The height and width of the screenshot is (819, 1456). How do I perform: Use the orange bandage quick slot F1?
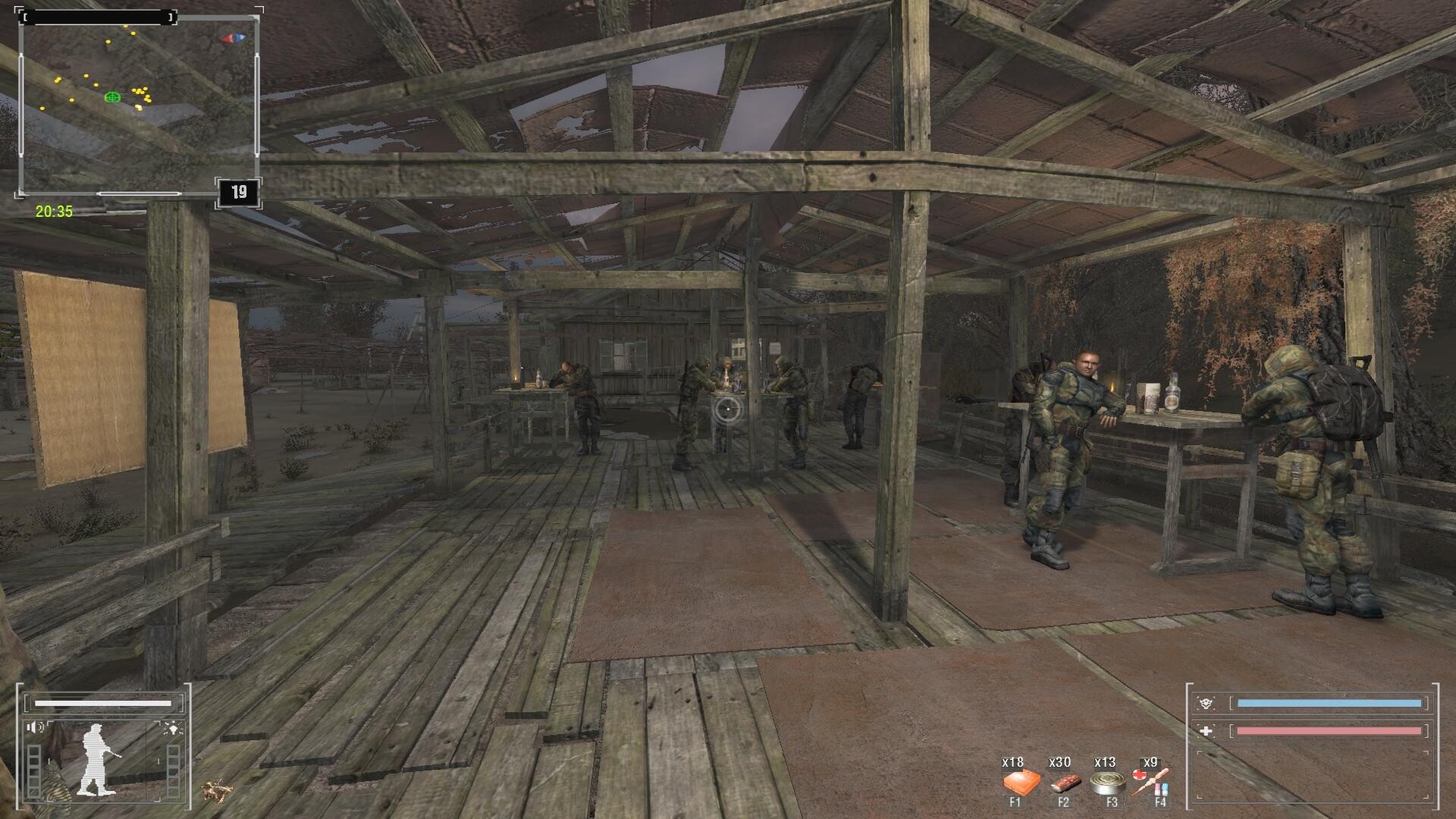coord(1015,783)
